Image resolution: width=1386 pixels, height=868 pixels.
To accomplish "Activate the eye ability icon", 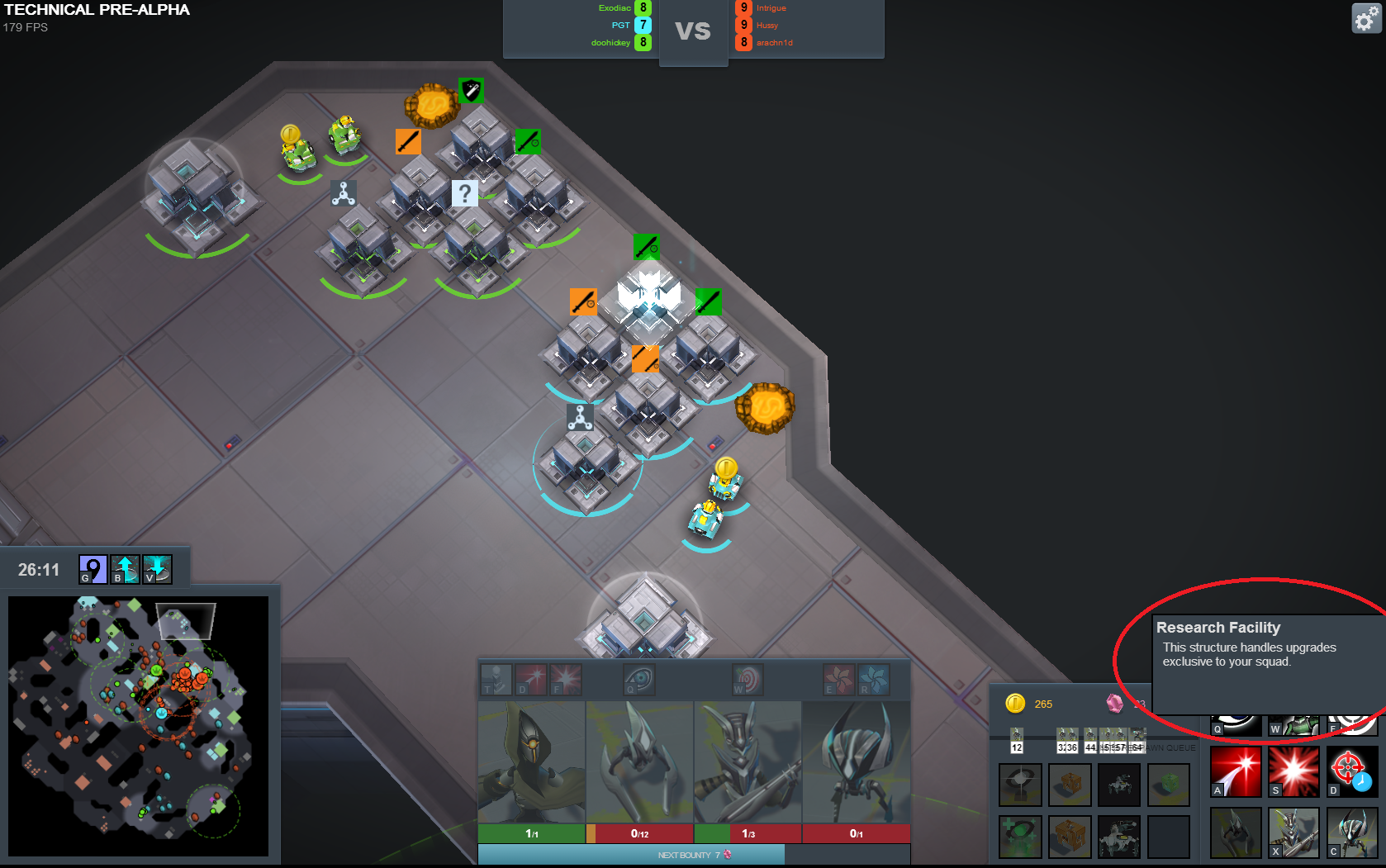I will click(x=639, y=680).
